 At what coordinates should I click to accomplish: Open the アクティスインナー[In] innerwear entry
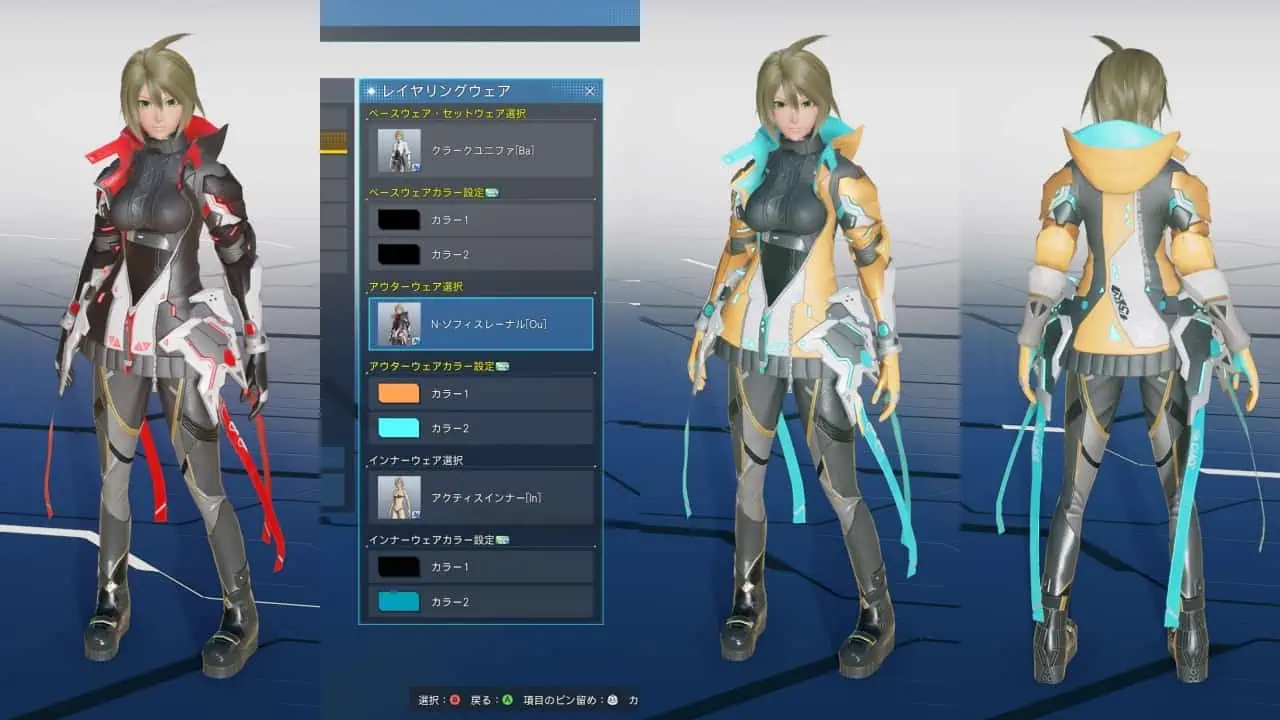pyautogui.click(x=481, y=497)
